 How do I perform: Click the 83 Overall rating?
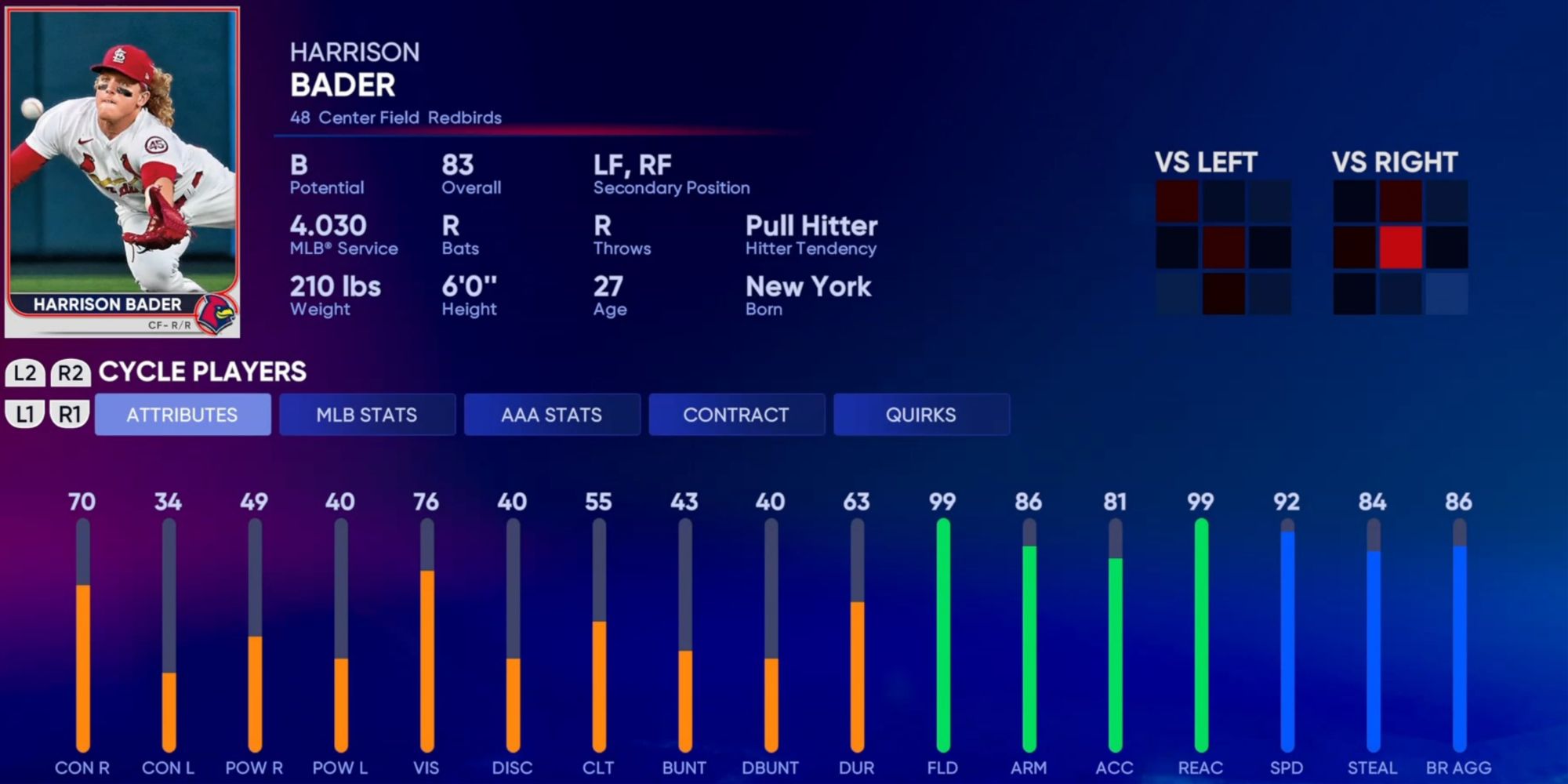click(456, 164)
